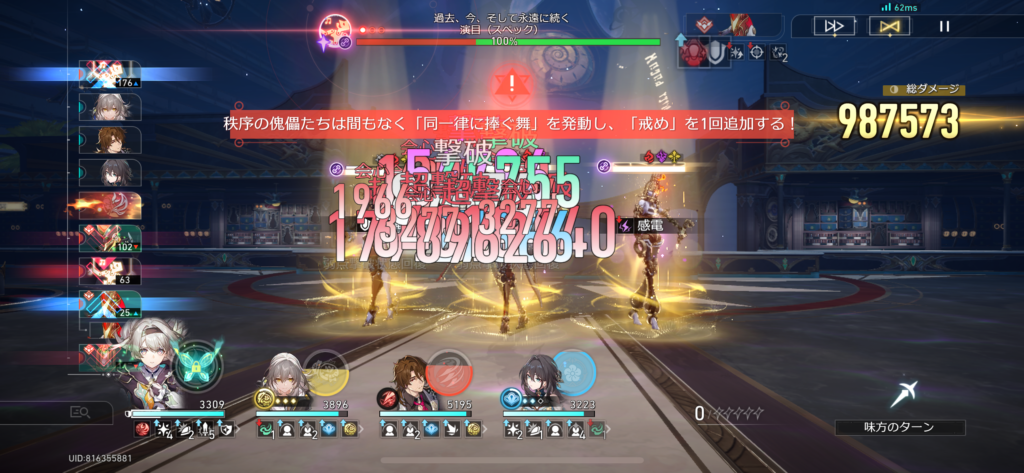
Task: Inspect the 感電 shock status tag
Action: [655, 226]
